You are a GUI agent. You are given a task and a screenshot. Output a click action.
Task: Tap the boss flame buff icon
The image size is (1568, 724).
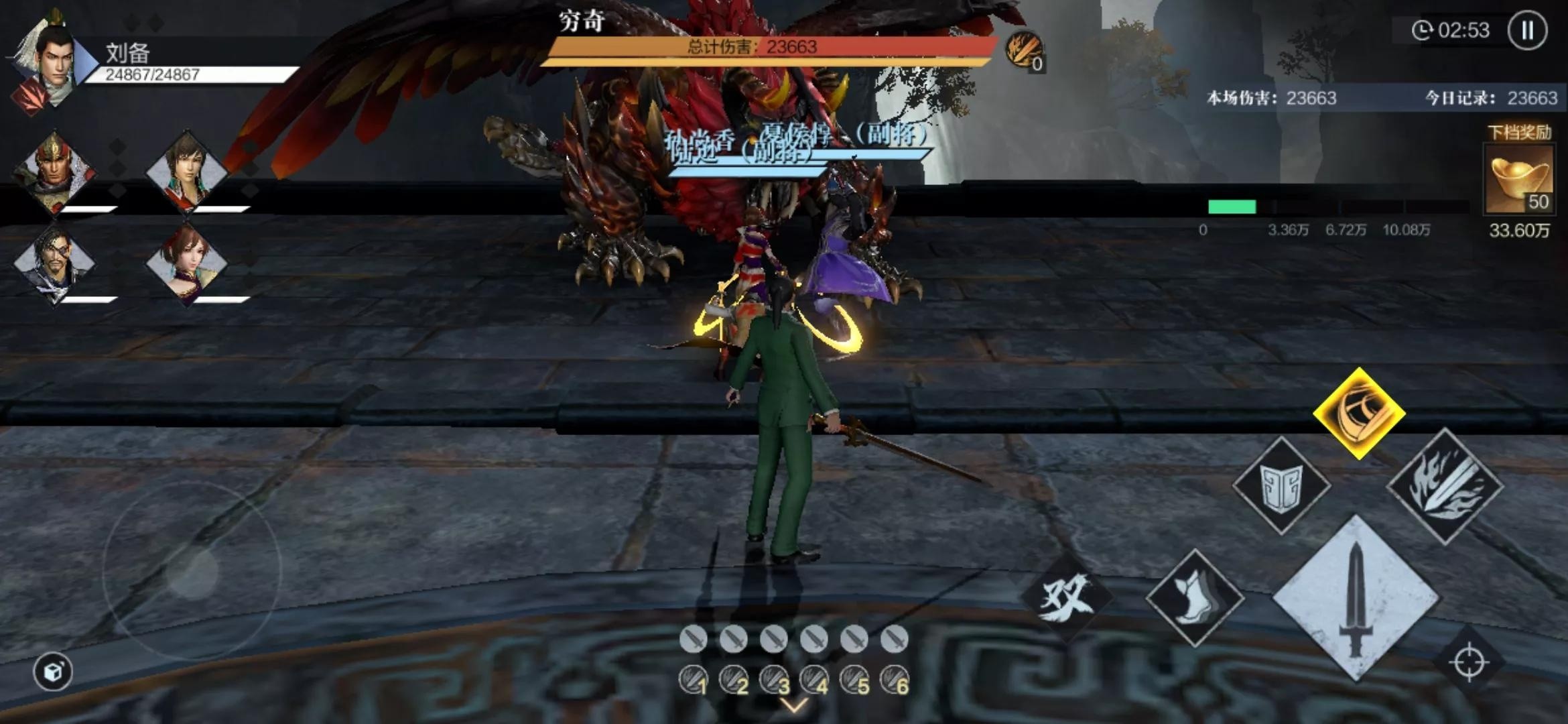(x=1023, y=50)
